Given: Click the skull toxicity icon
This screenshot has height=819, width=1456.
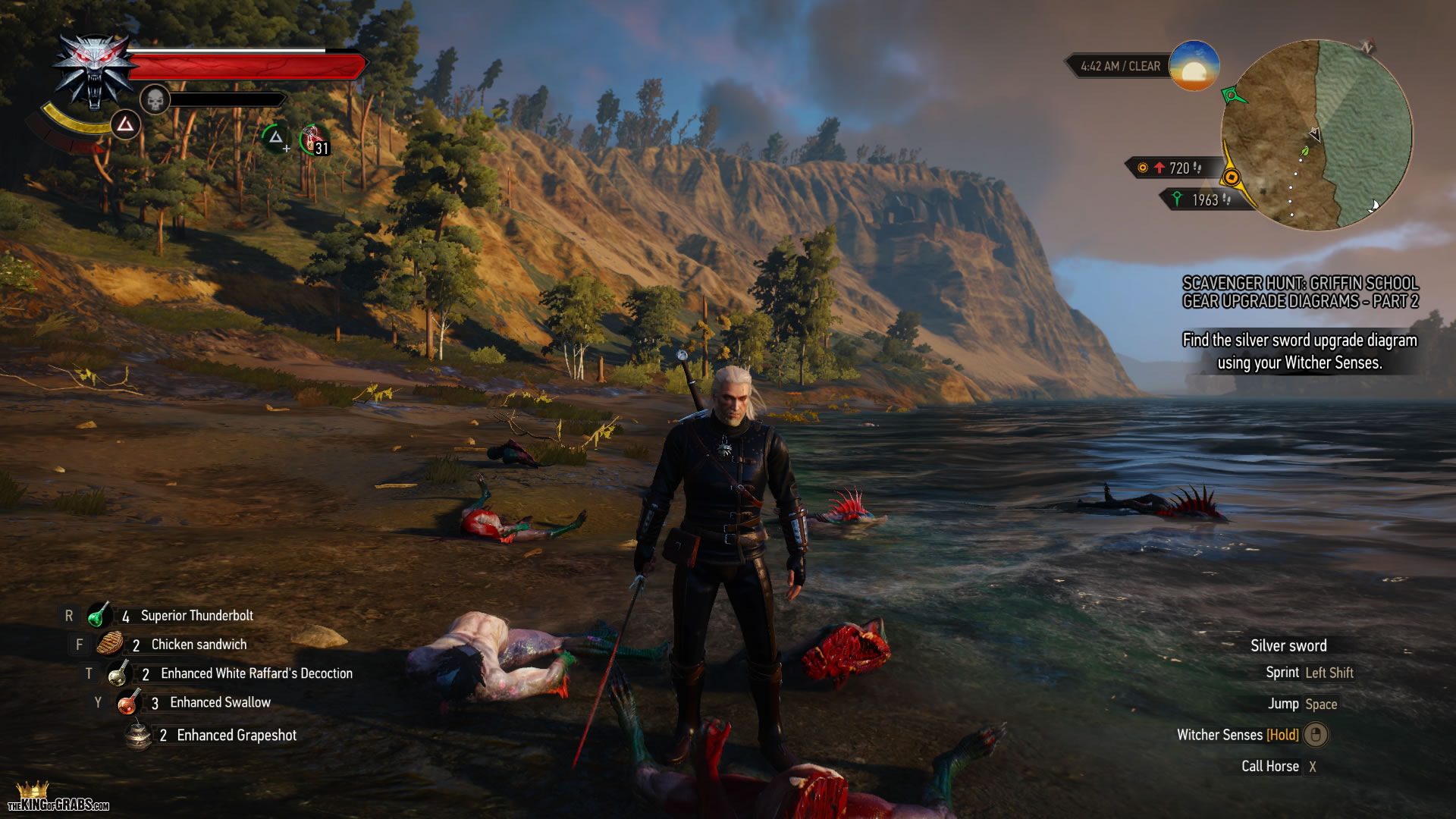Looking at the screenshot, I should point(155,99).
